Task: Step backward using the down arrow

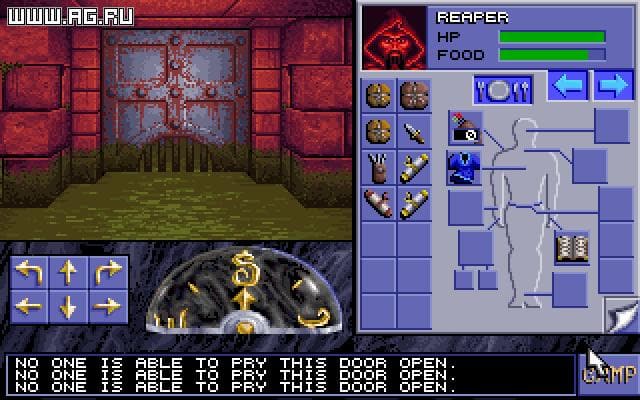Action: pos(68,306)
